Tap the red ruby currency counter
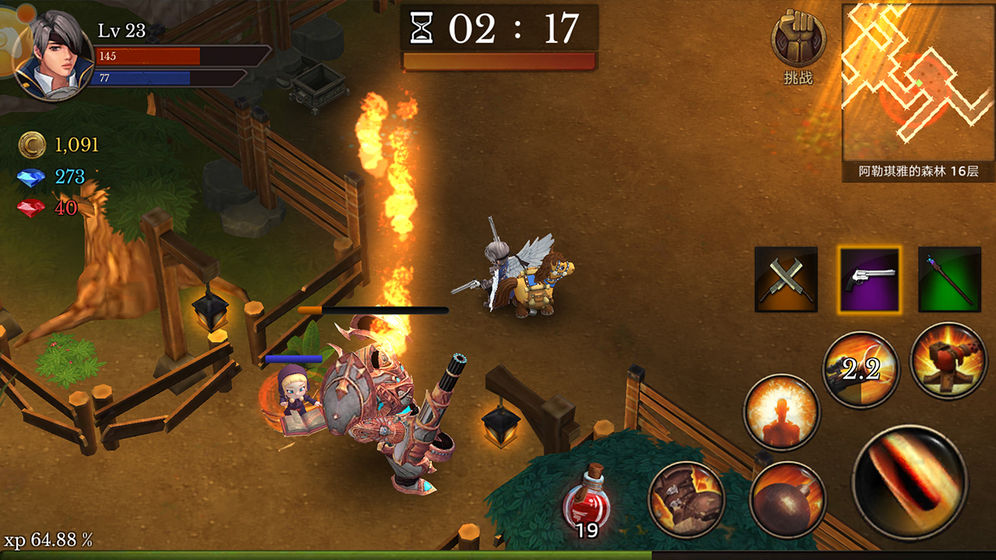This screenshot has width=996, height=560. (48, 208)
